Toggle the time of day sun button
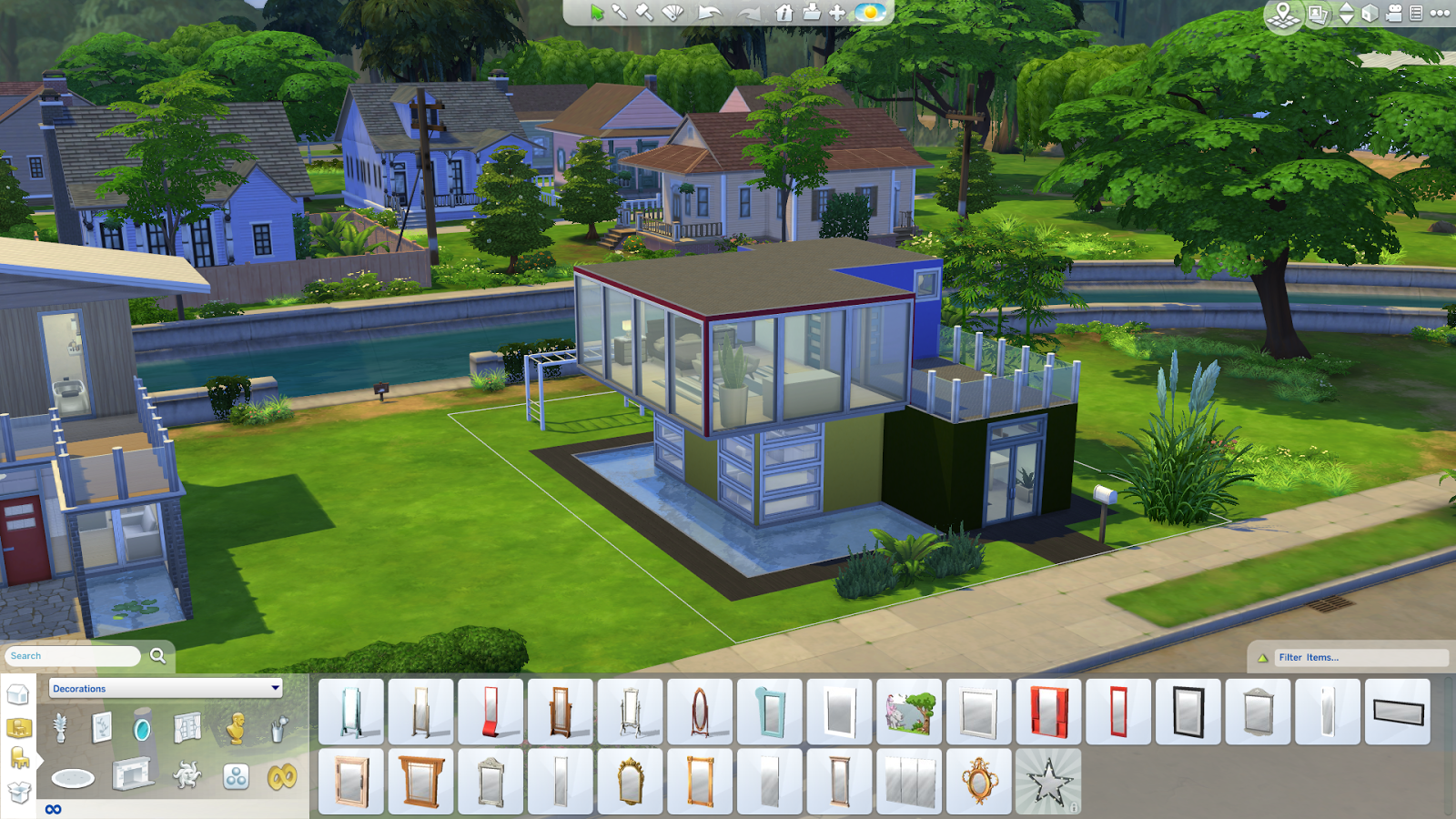Image resolution: width=1456 pixels, height=819 pixels. pyautogui.click(x=870, y=13)
